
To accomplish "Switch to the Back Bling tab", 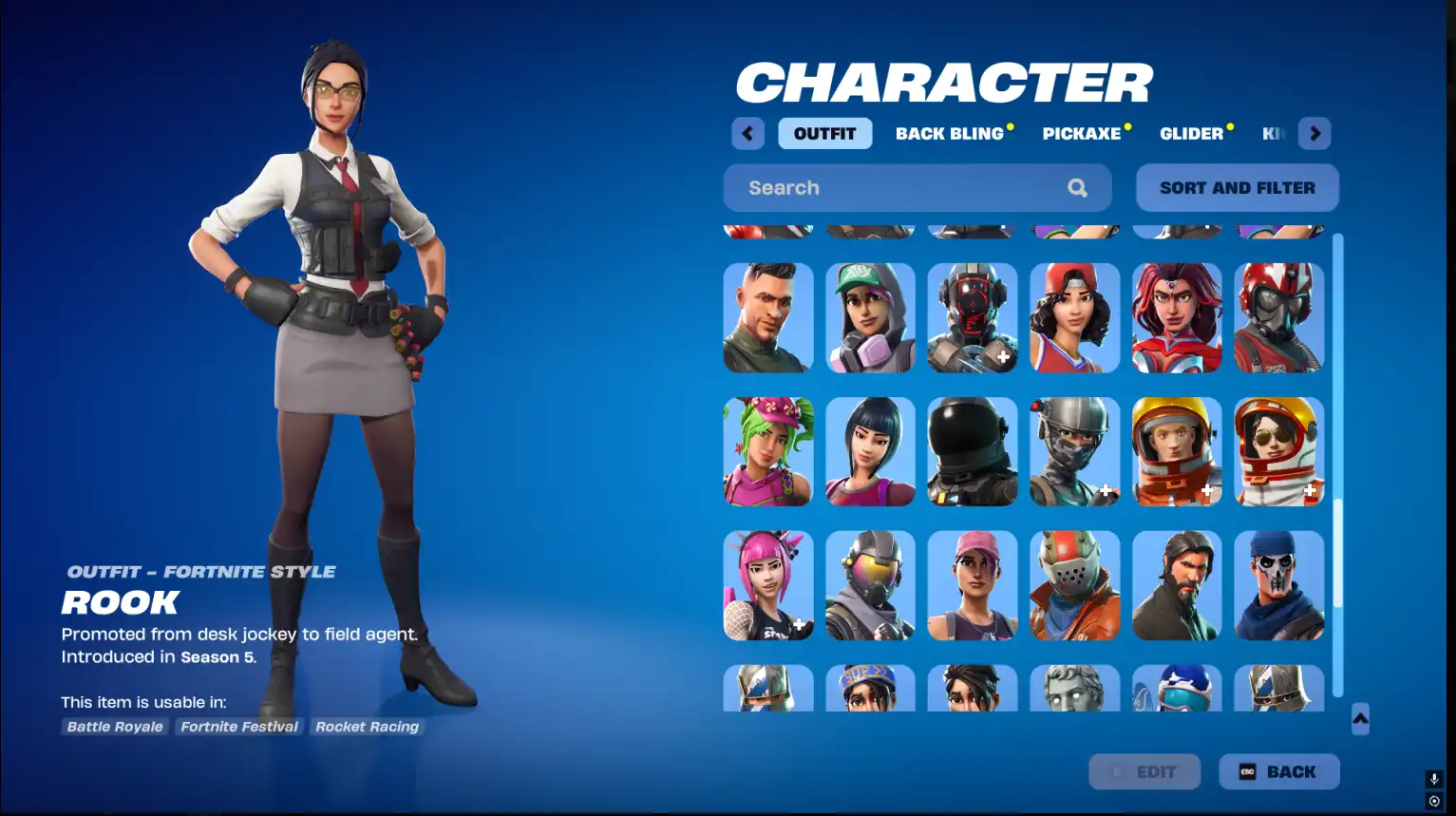I will pos(949,134).
